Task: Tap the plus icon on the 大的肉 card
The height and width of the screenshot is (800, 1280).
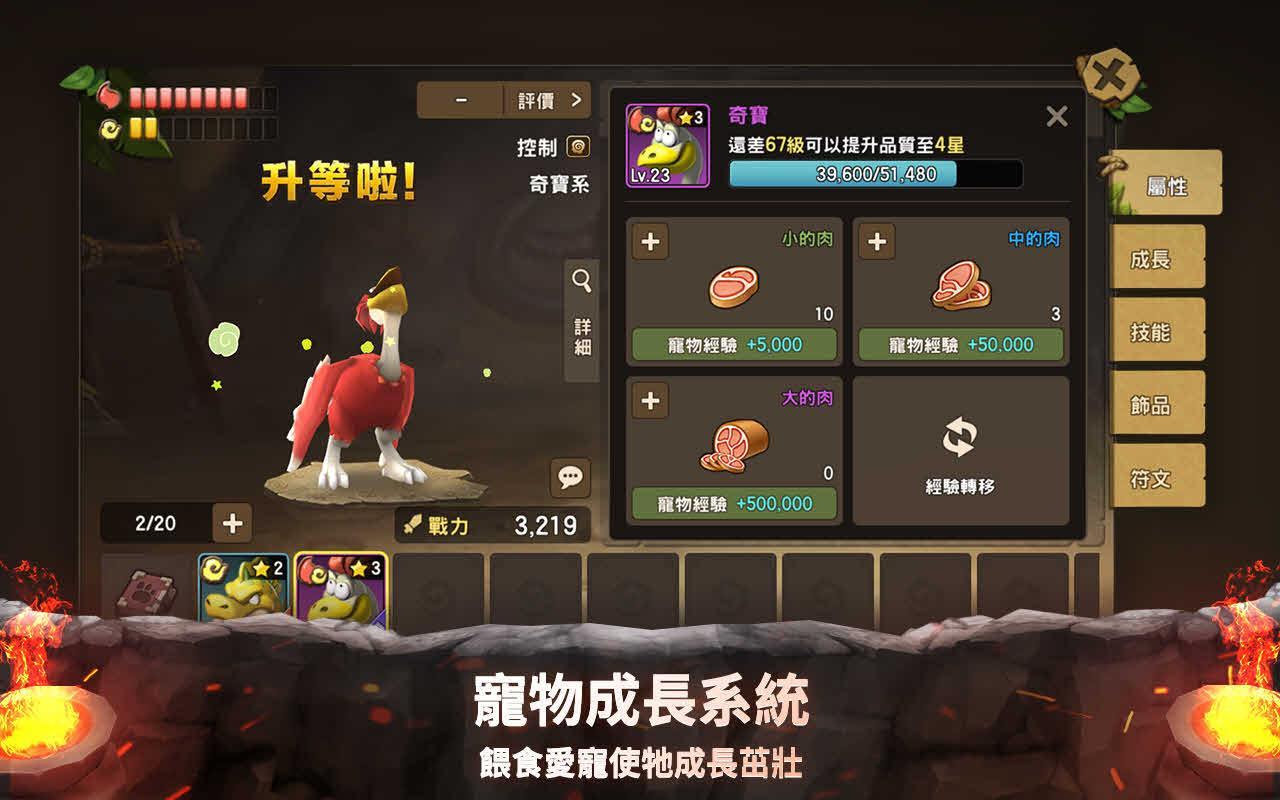Action: pos(650,402)
